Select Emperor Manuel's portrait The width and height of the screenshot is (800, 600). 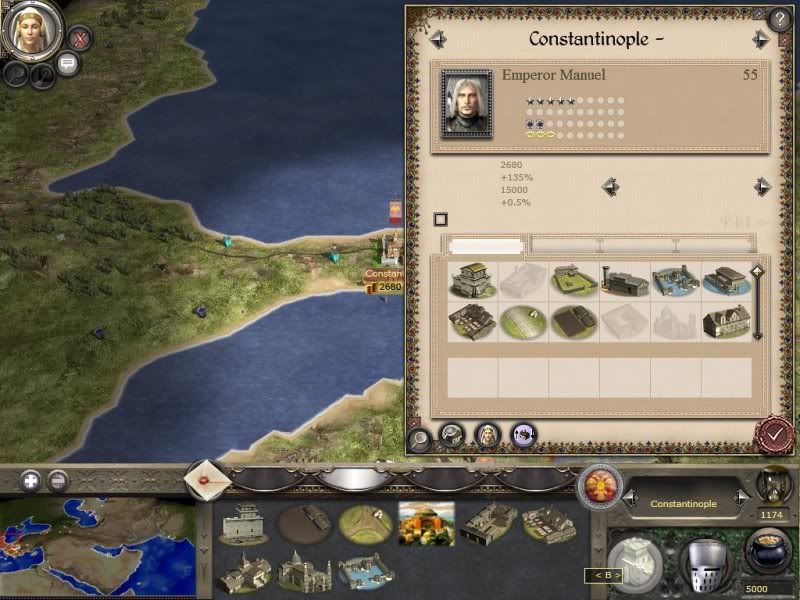(x=466, y=105)
